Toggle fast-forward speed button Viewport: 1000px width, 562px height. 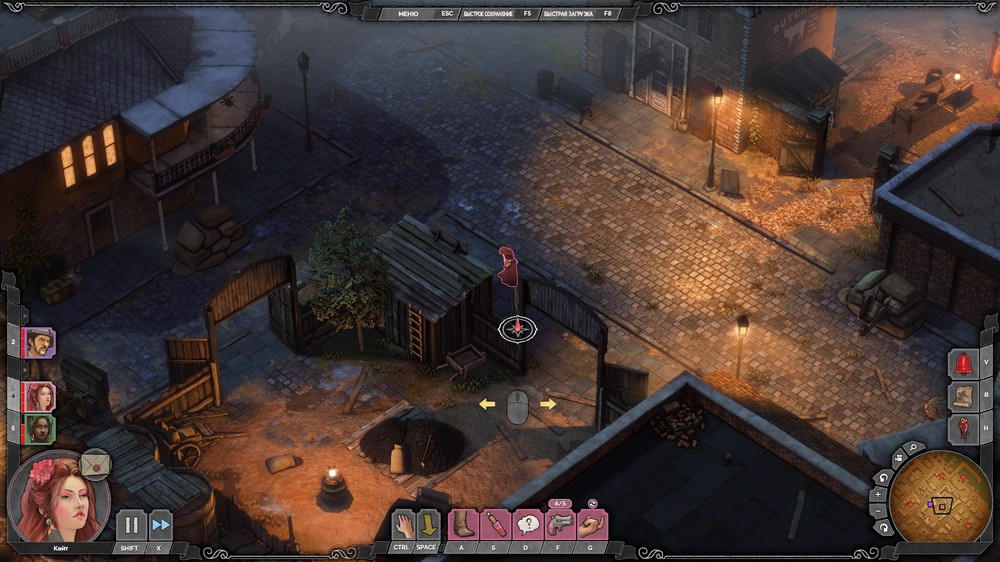[160, 525]
